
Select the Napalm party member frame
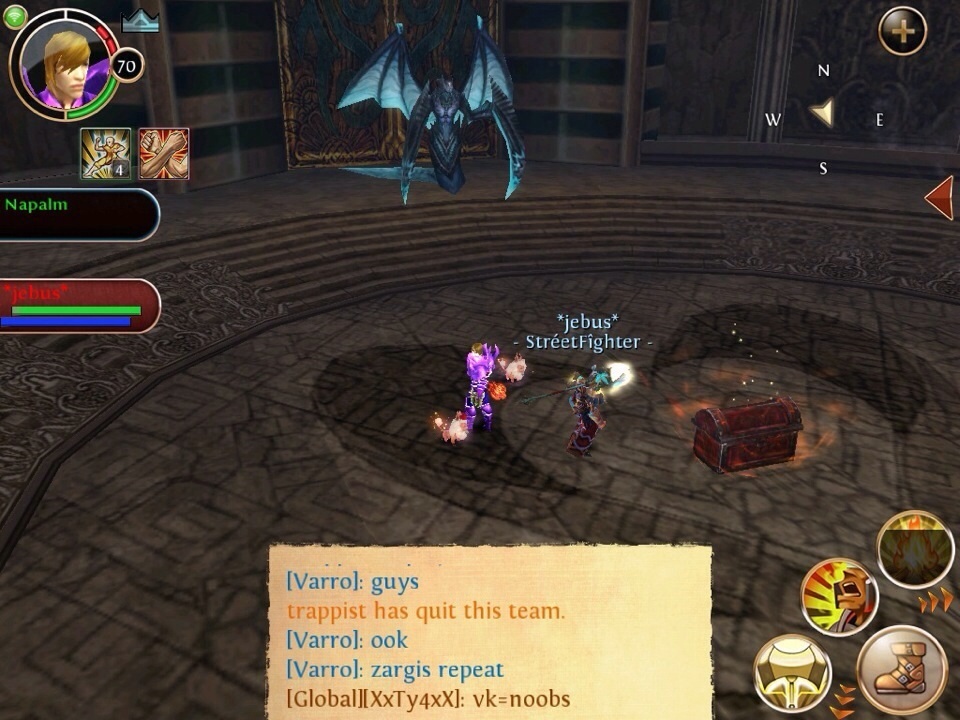pos(78,214)
